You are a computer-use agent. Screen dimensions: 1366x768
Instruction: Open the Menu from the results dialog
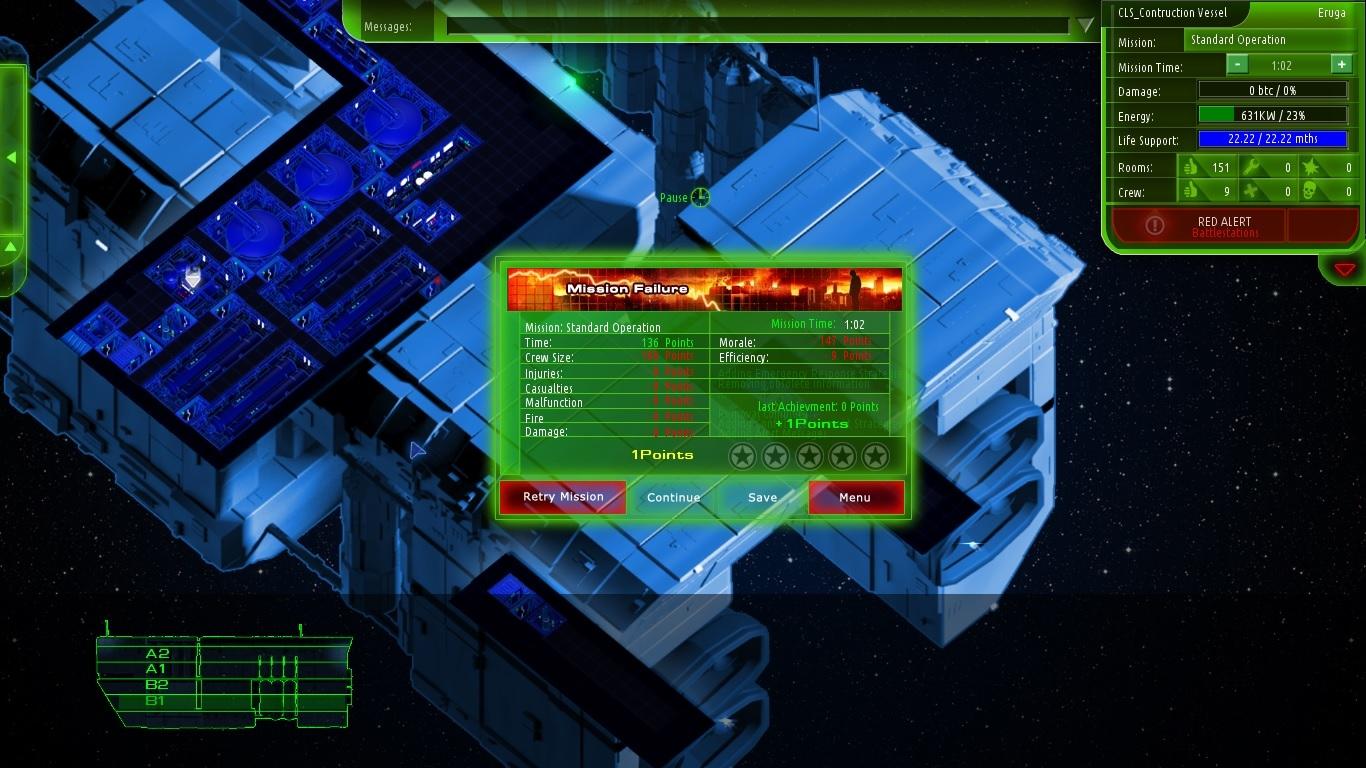pos(855,497)
